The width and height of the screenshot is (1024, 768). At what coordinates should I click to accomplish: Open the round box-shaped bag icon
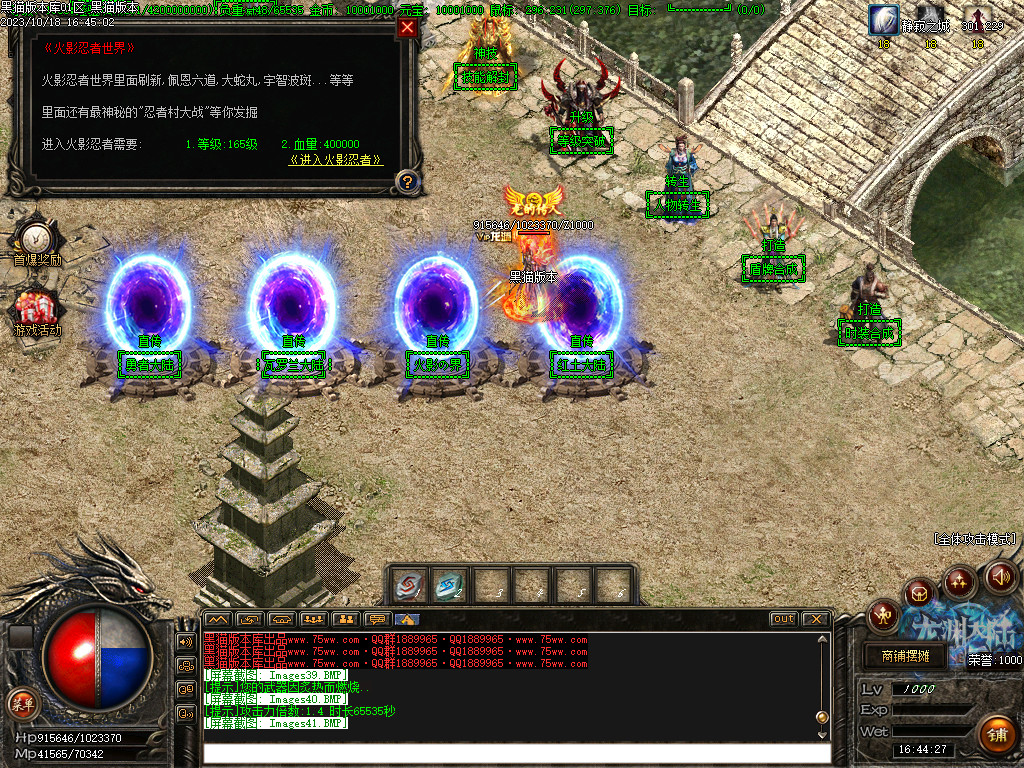pos(920,592)
